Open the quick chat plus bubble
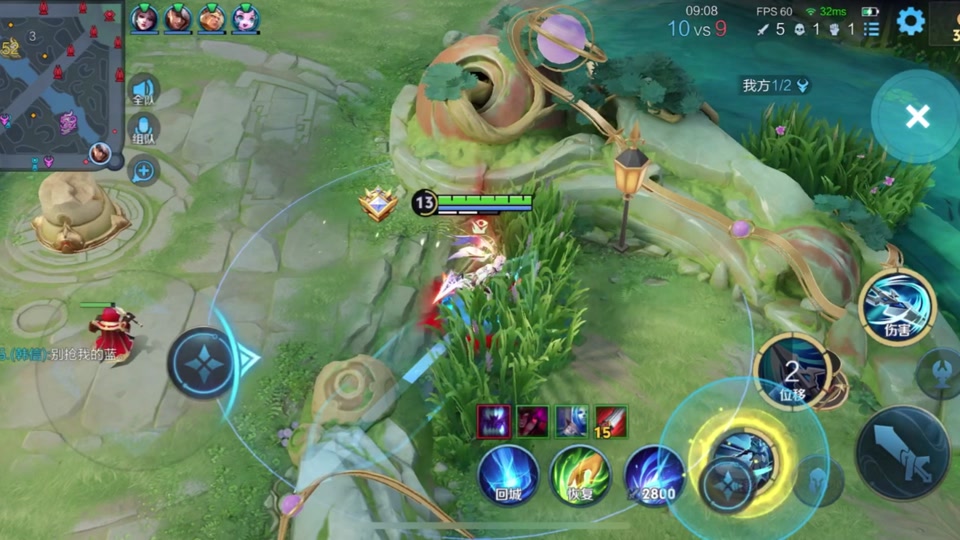 point(144,172)
